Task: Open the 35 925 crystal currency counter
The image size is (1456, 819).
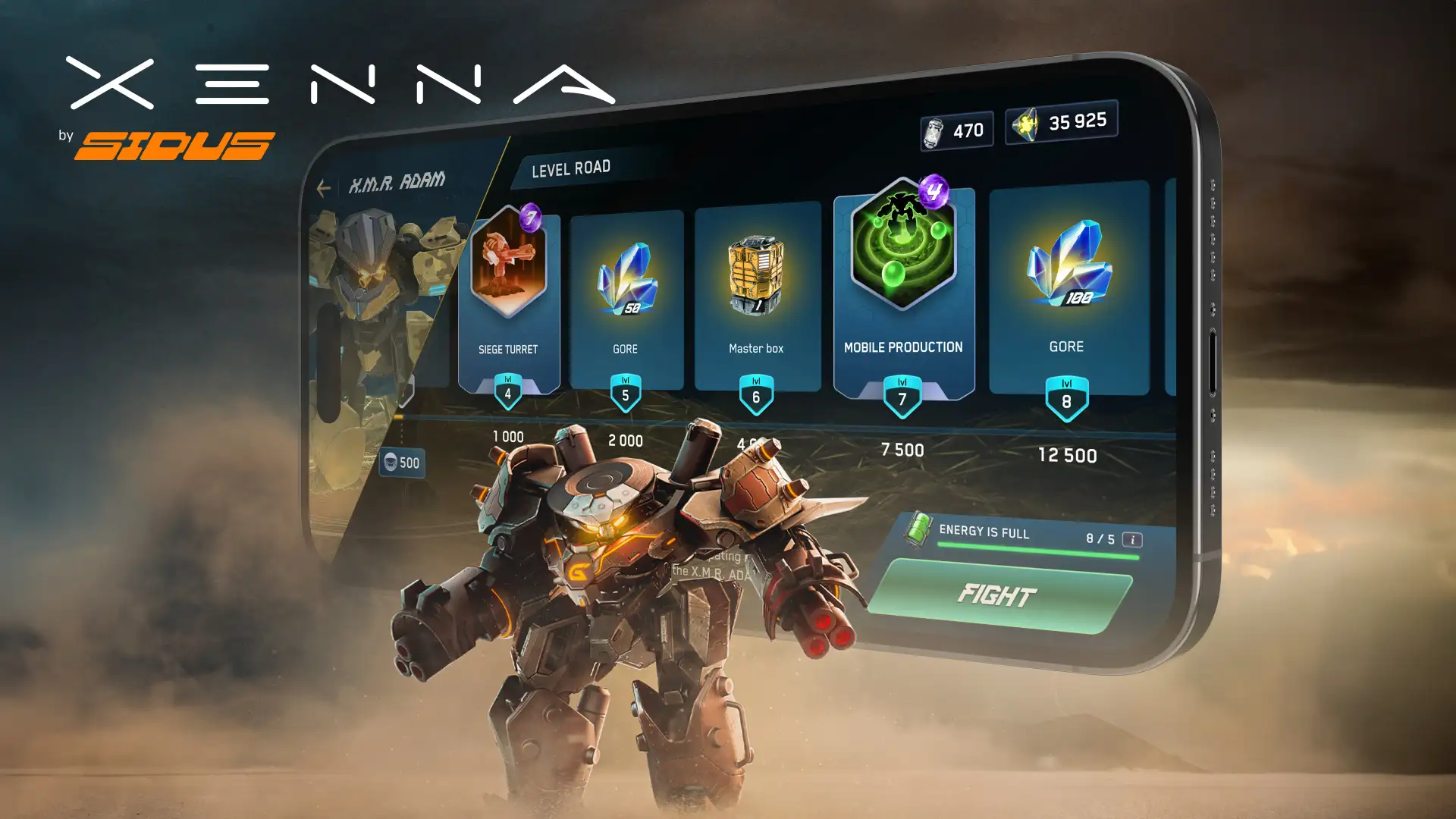Action: tap(1061, 122)
